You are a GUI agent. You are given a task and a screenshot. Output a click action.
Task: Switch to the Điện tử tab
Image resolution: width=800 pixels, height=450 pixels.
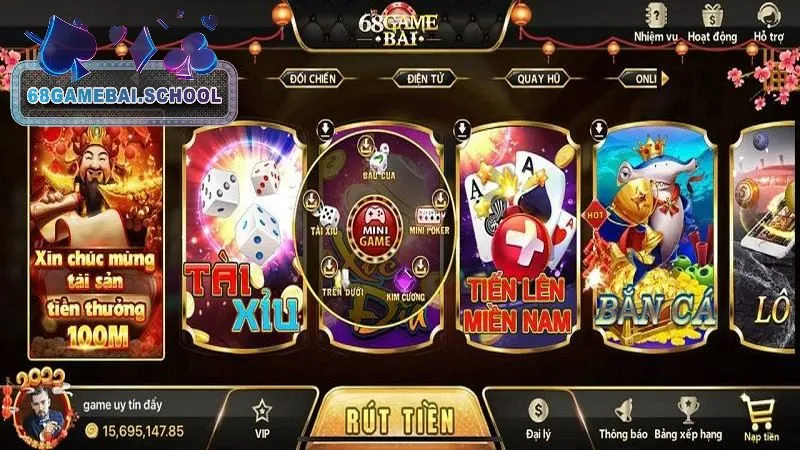[x=425, y=78]
